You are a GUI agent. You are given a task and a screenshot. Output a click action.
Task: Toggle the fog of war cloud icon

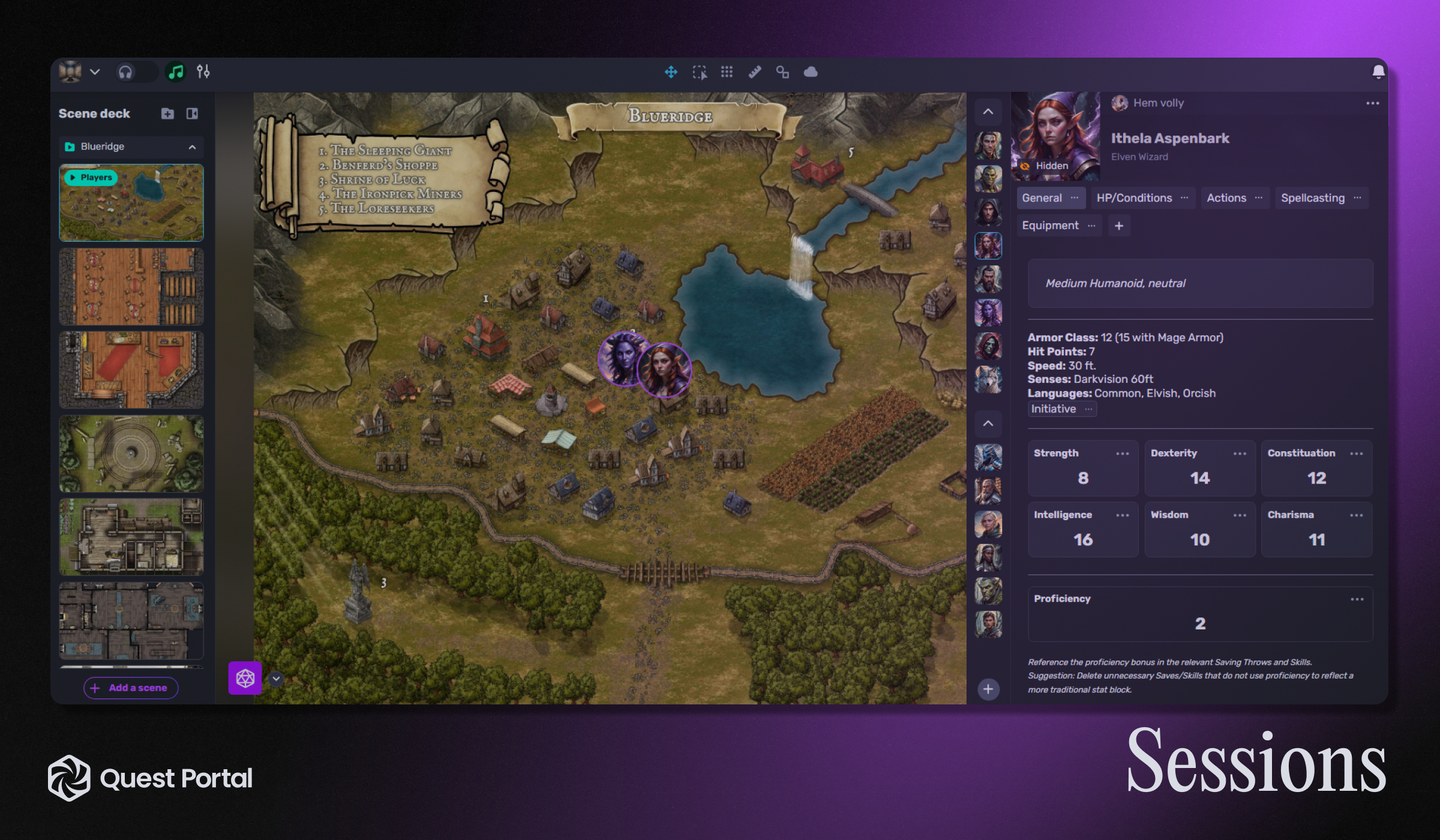[811, 72]
